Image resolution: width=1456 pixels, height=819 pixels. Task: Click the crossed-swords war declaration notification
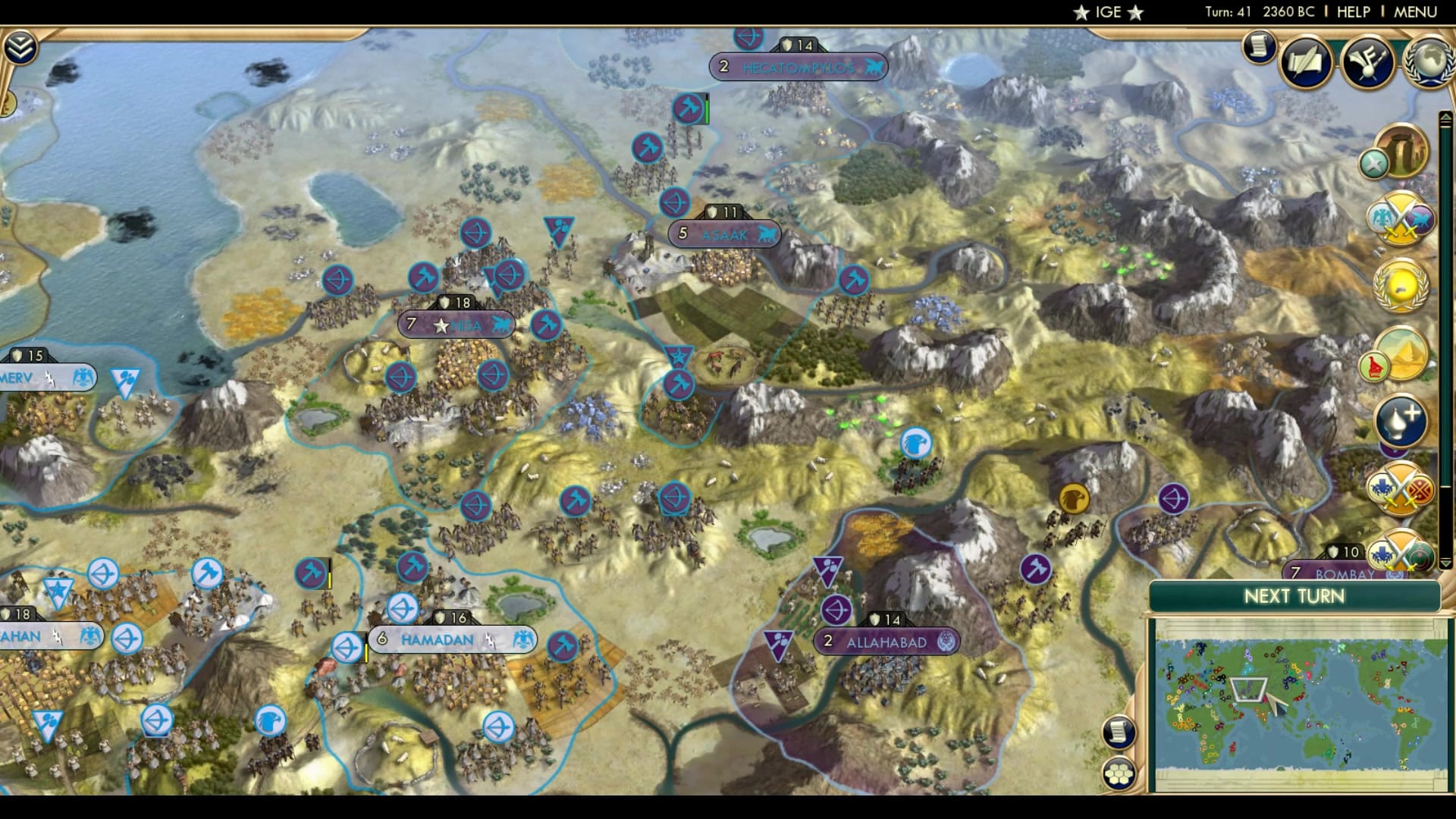coord(1400,220)
